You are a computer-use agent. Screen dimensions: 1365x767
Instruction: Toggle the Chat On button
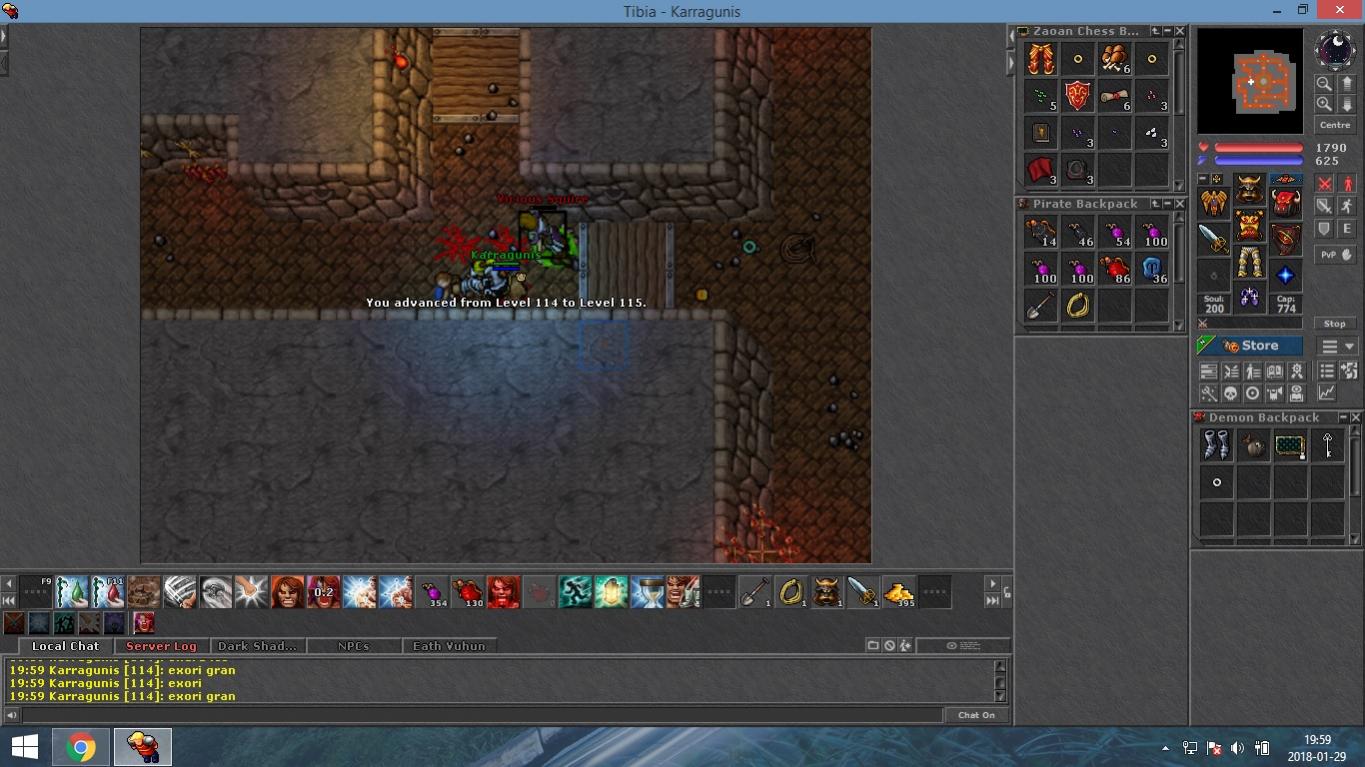976,715
